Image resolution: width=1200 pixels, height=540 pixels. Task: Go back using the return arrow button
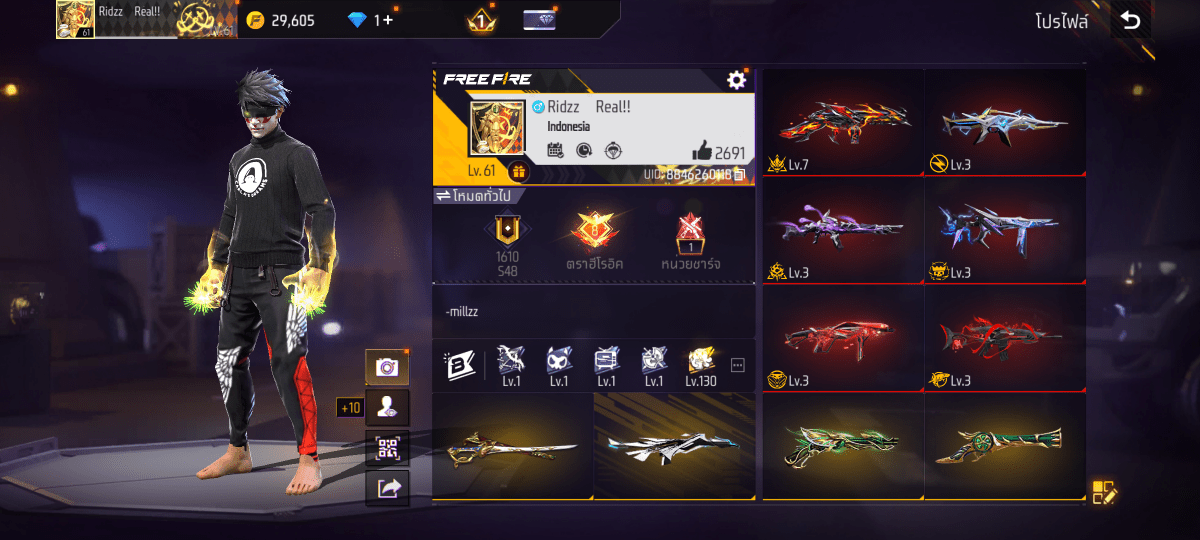[1131, 21]
